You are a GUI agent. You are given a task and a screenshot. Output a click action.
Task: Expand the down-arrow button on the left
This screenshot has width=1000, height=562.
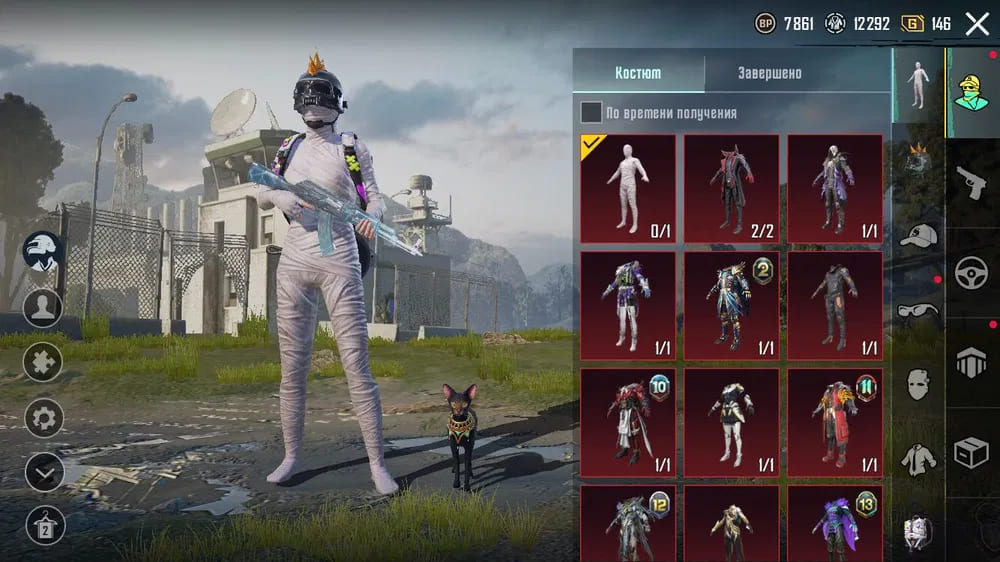click(44, 472)
